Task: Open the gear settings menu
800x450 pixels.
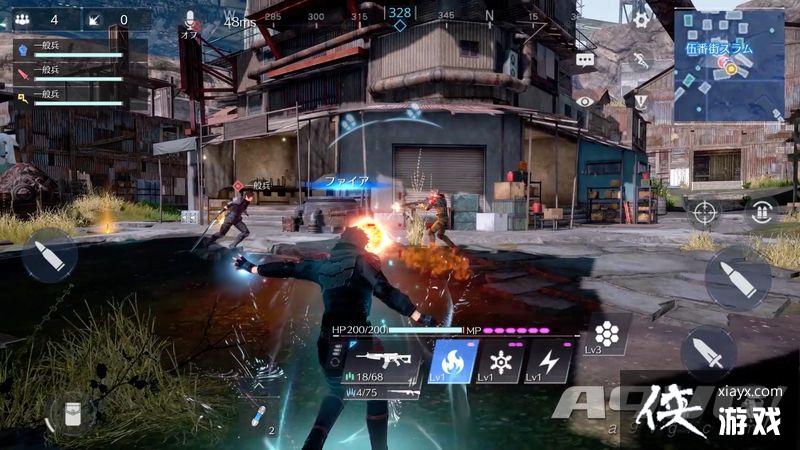Action: click(x=641, y=18)
